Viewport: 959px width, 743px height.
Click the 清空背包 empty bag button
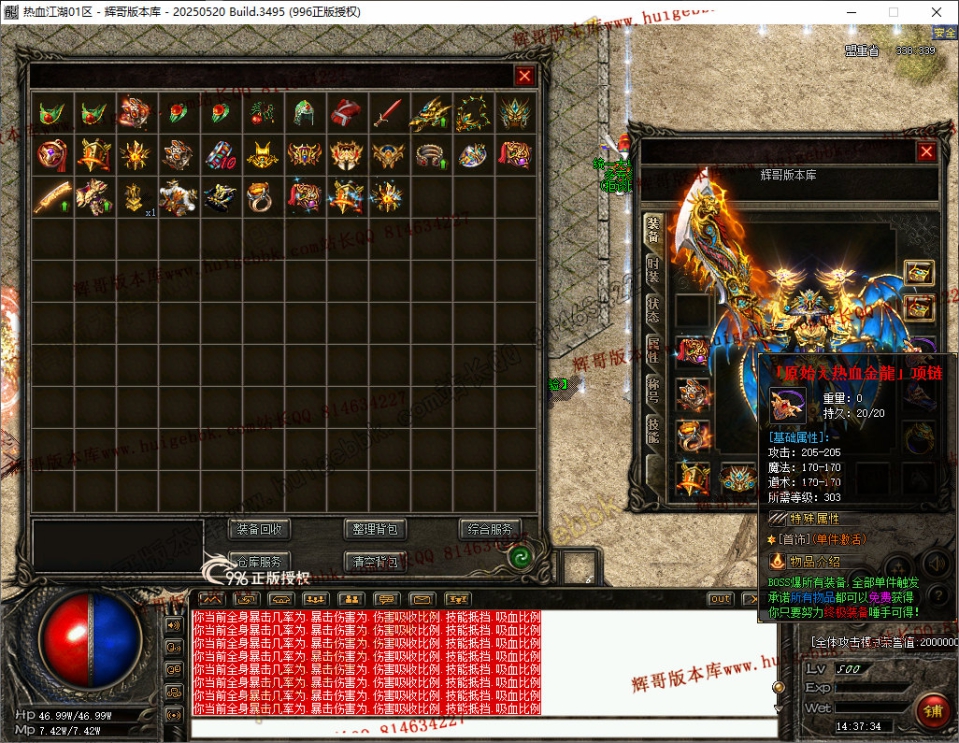(x=375, y=561)
